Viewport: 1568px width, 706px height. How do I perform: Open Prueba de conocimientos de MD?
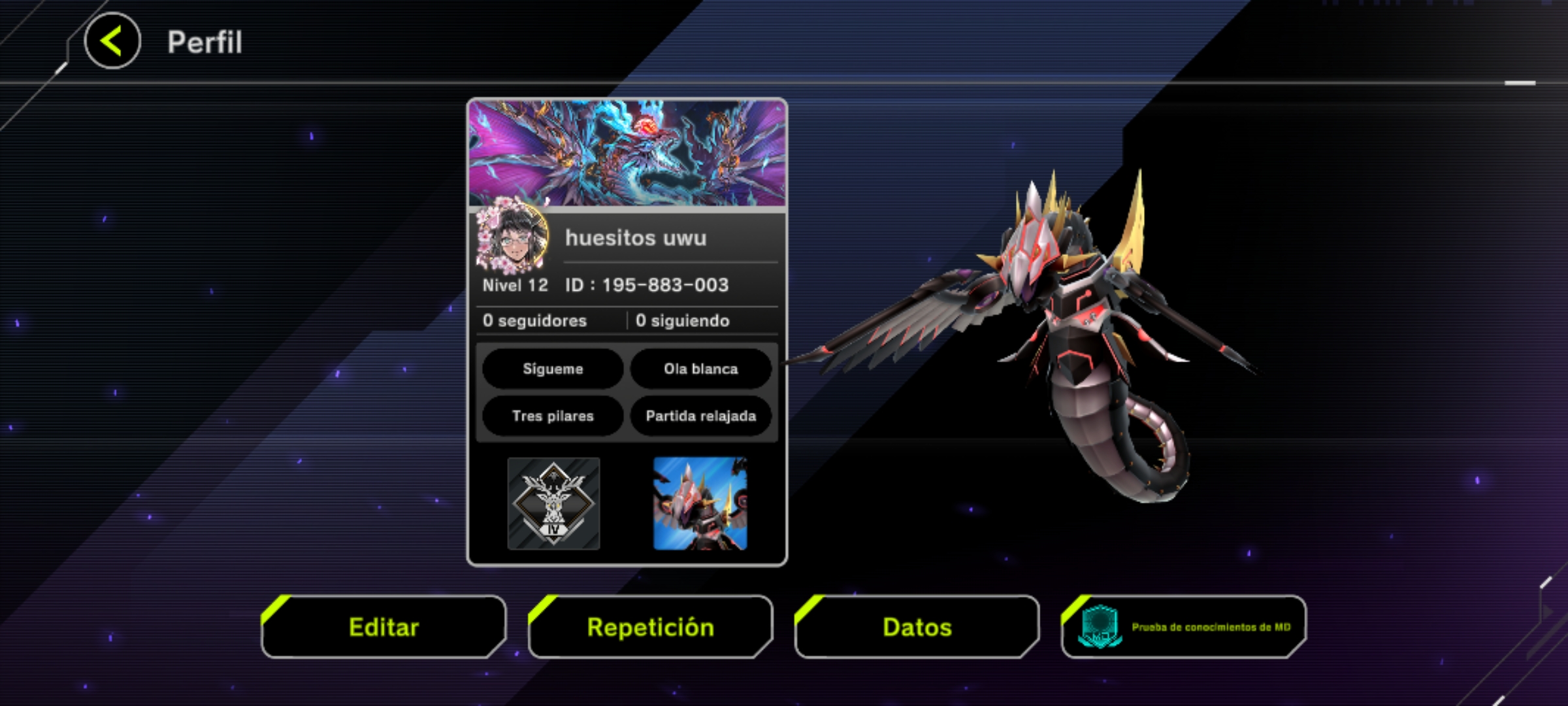click(x=1183, y=627)
